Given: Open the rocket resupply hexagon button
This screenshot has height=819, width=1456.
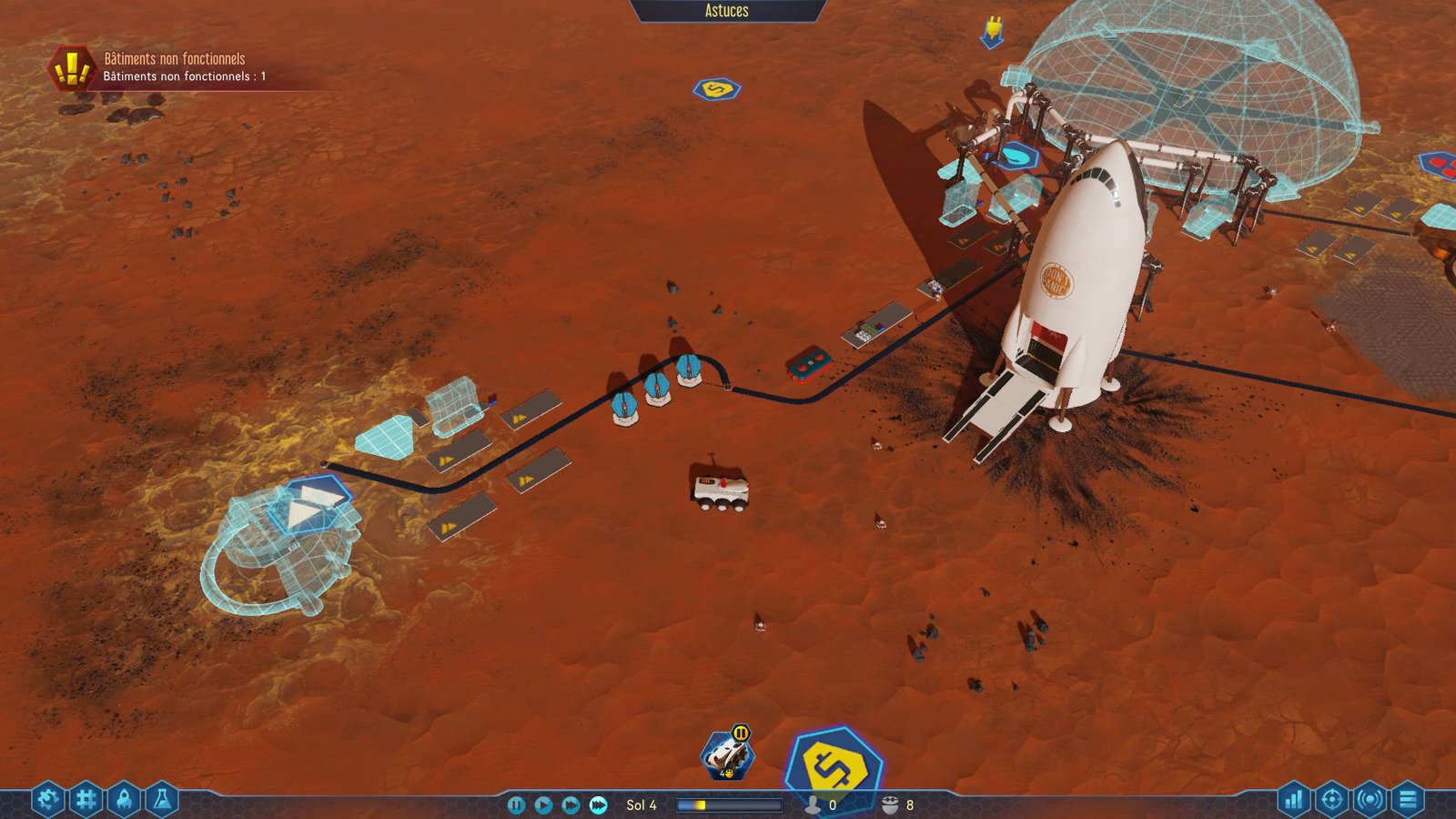Looking at the screenshot, I should 124,800.
